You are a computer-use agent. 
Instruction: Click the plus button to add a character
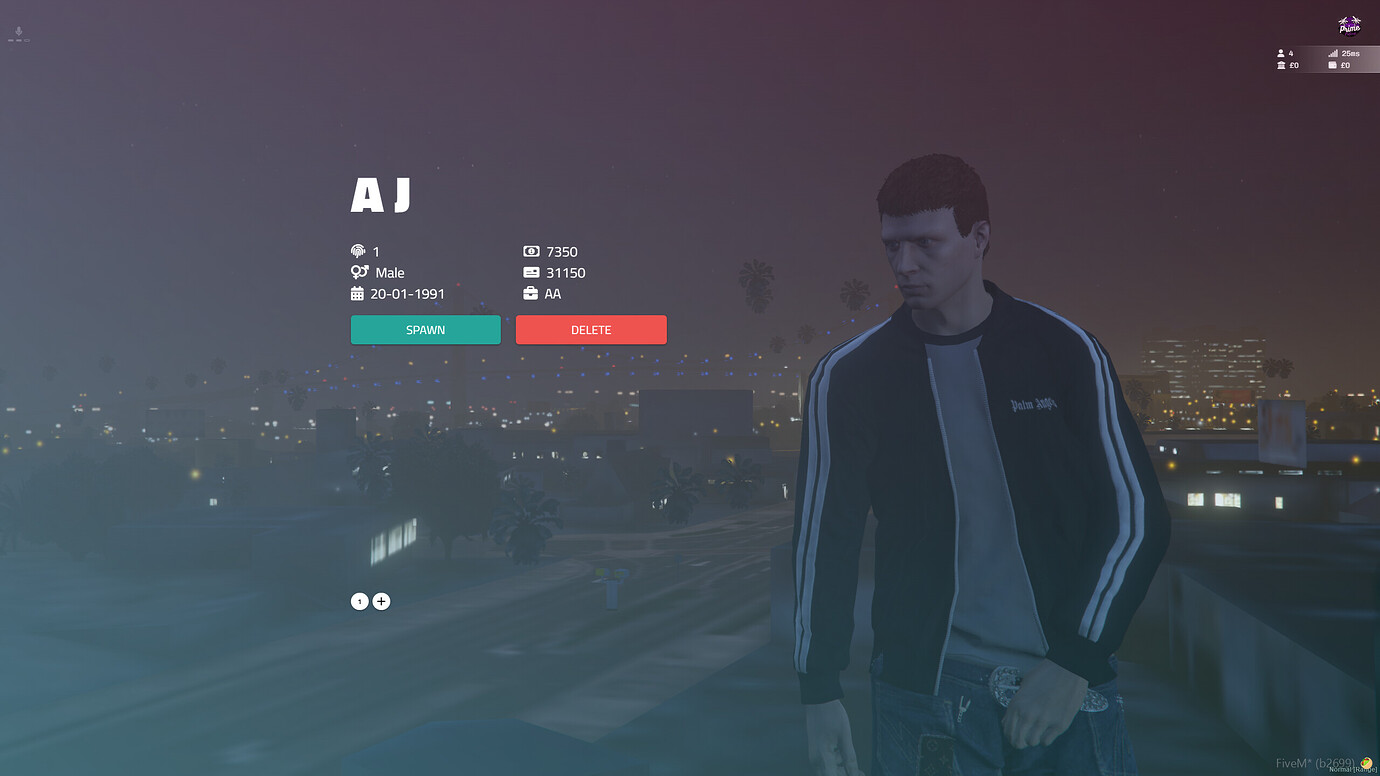tap(381, 601)
